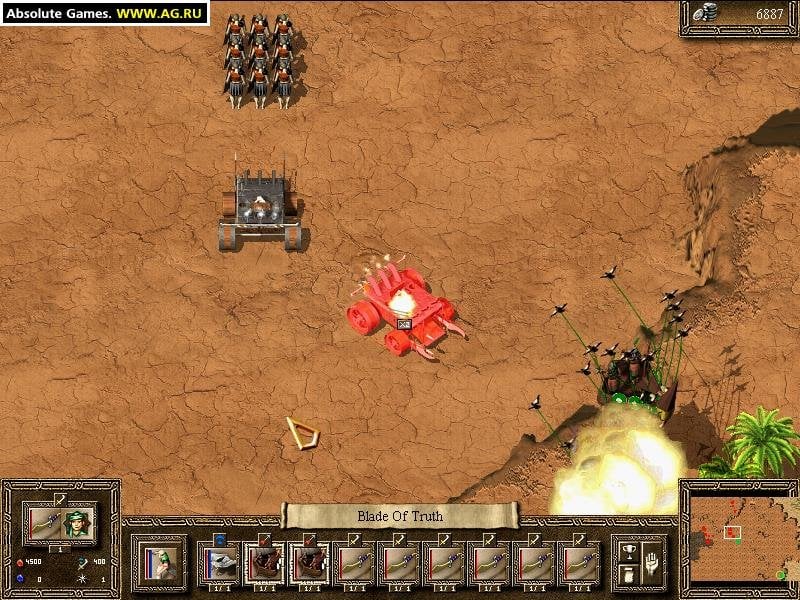Image resolution: width=800 pixels, height=600 pixels.
Task: Select the commander portrait with the flag
Action: tap(158, 562)
